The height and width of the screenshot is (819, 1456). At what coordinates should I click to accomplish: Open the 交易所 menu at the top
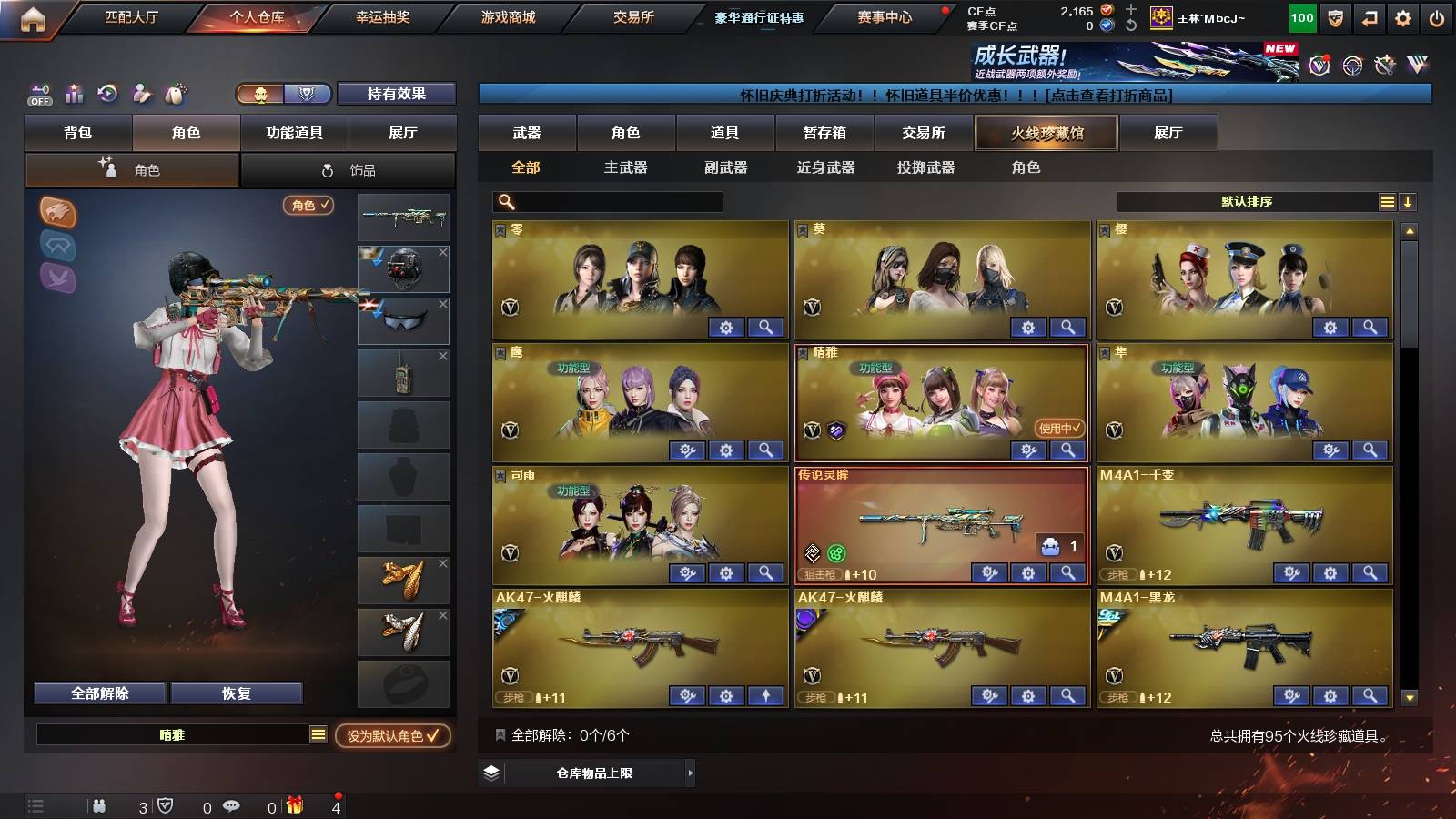pyautogui.click(x=636, y=17)
